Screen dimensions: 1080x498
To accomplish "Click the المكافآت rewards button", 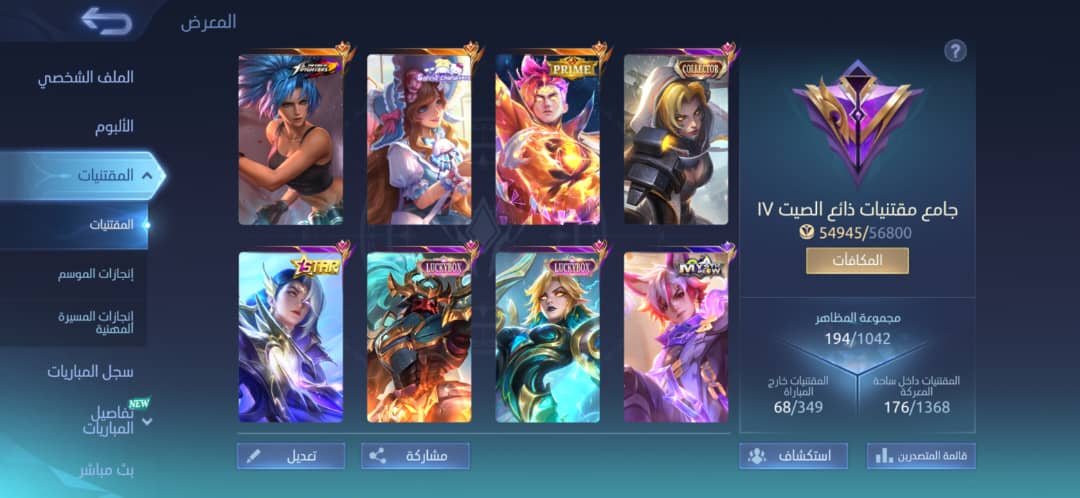I will click(x=857, y=261).
